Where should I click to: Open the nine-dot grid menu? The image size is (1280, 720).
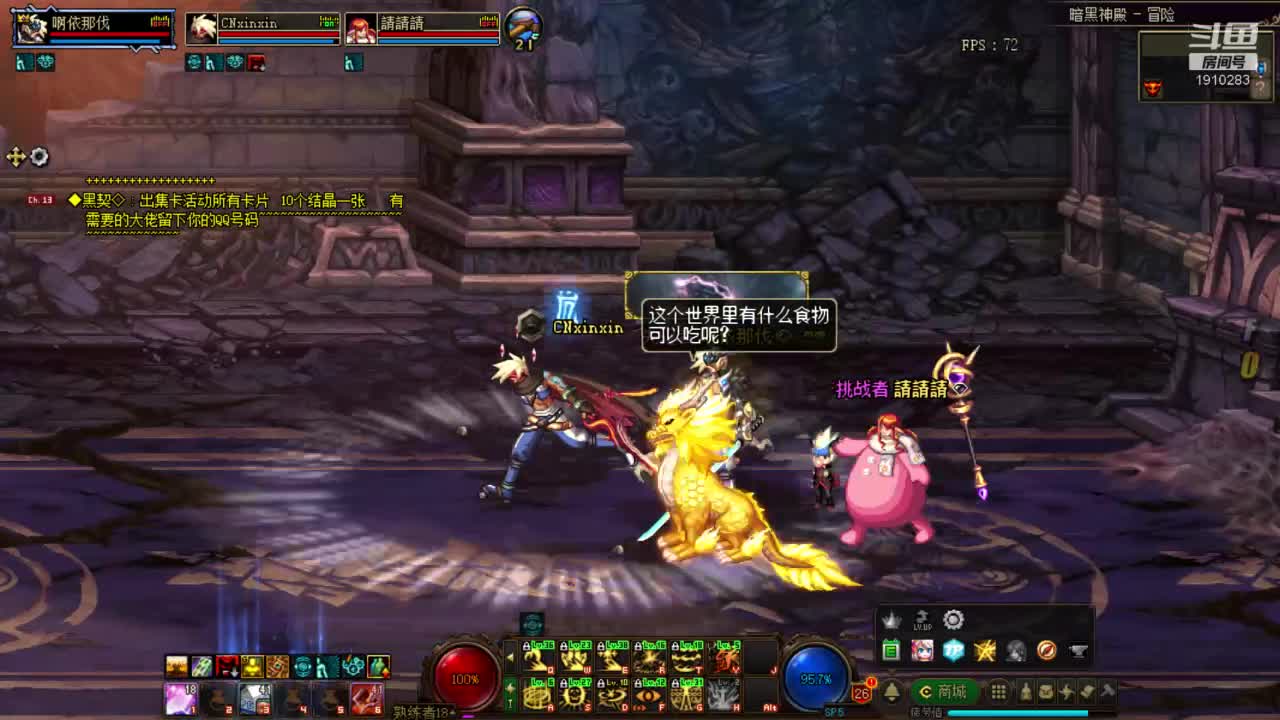point(998,692)
